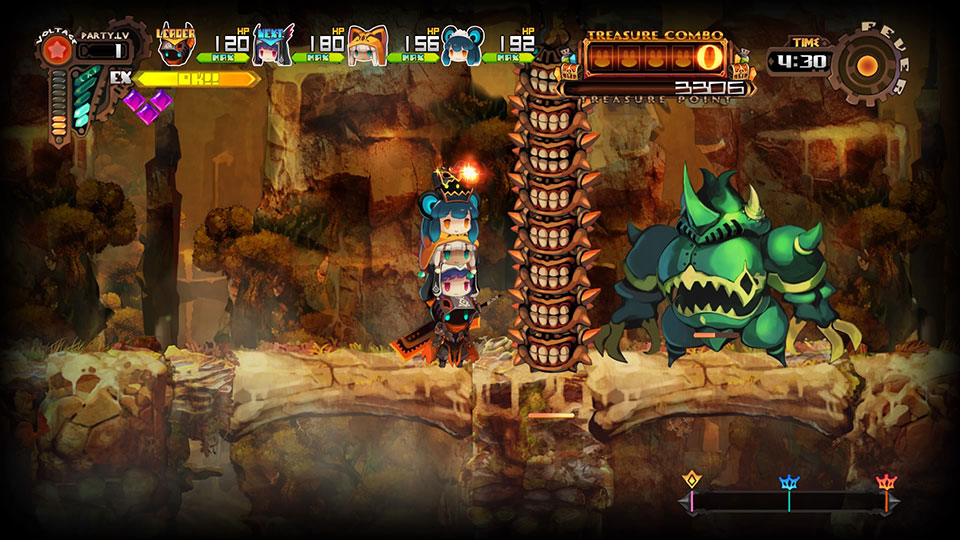Image resolution: width=960 pixels, height=540 pixels.
Task: Select the Leader character portrait
Action: coord(177,47)
